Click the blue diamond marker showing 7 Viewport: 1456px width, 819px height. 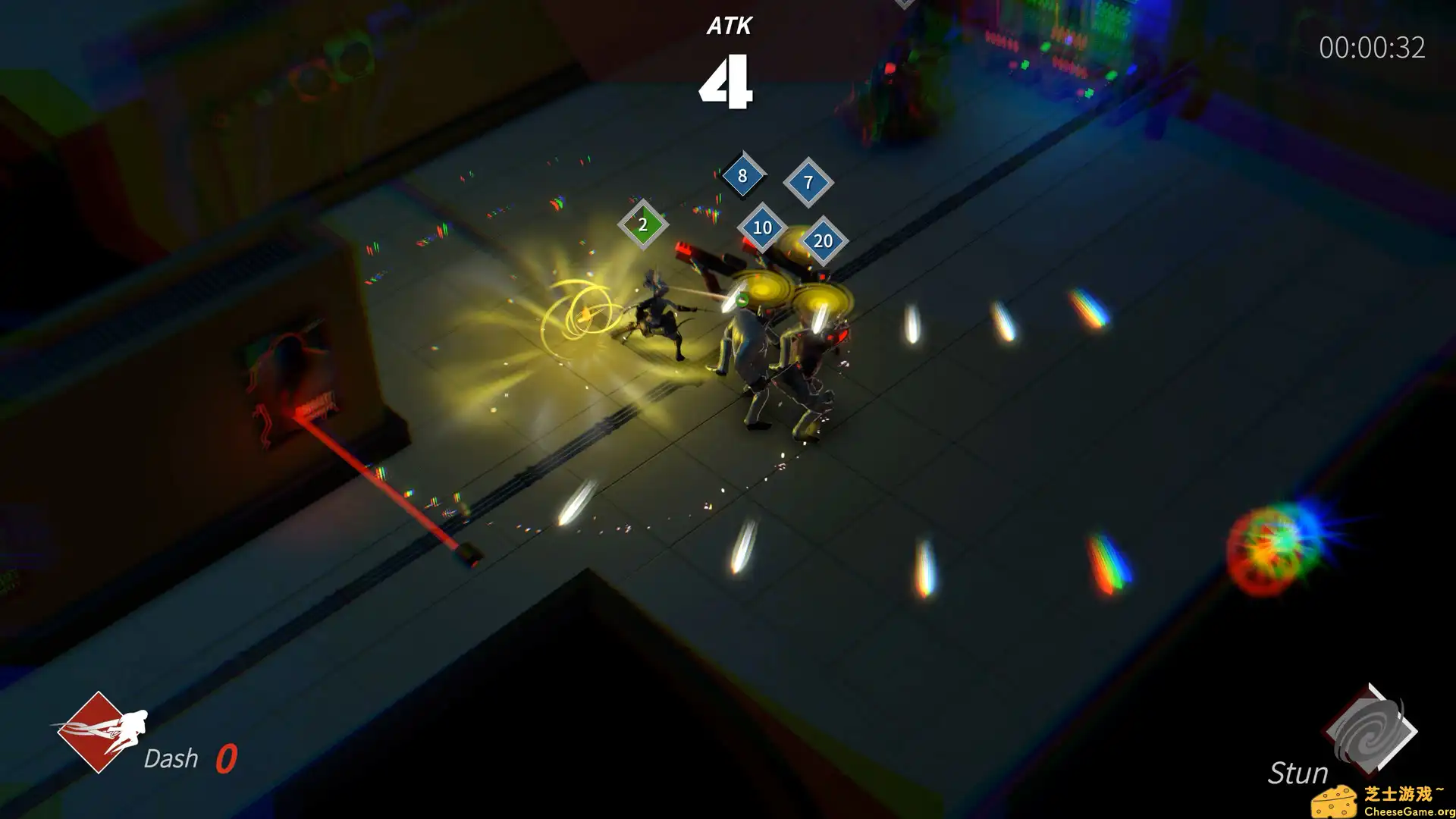click(808, 182)
